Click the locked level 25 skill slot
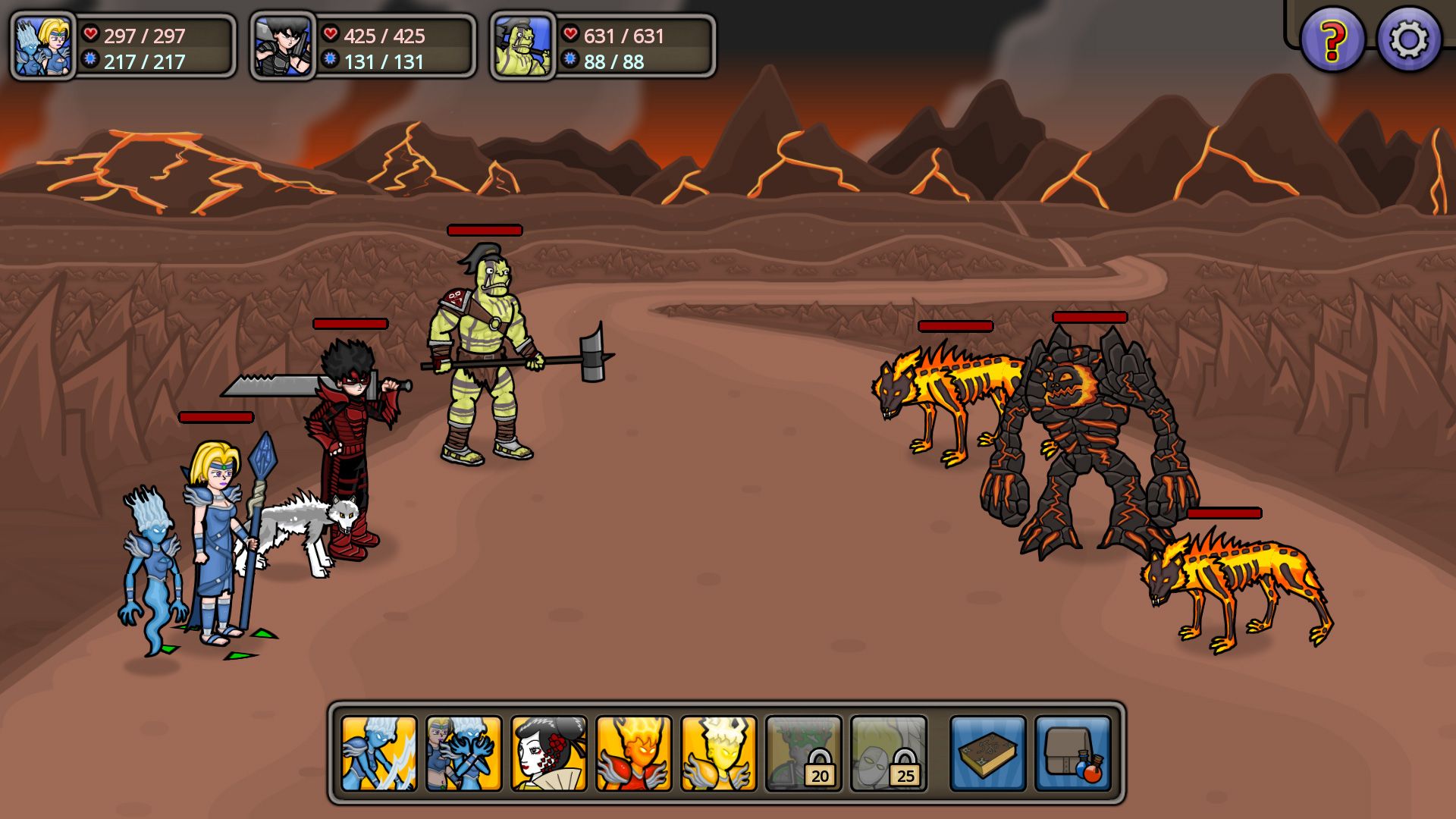This screenshot has height=819, width=1456. coord(888,753)
